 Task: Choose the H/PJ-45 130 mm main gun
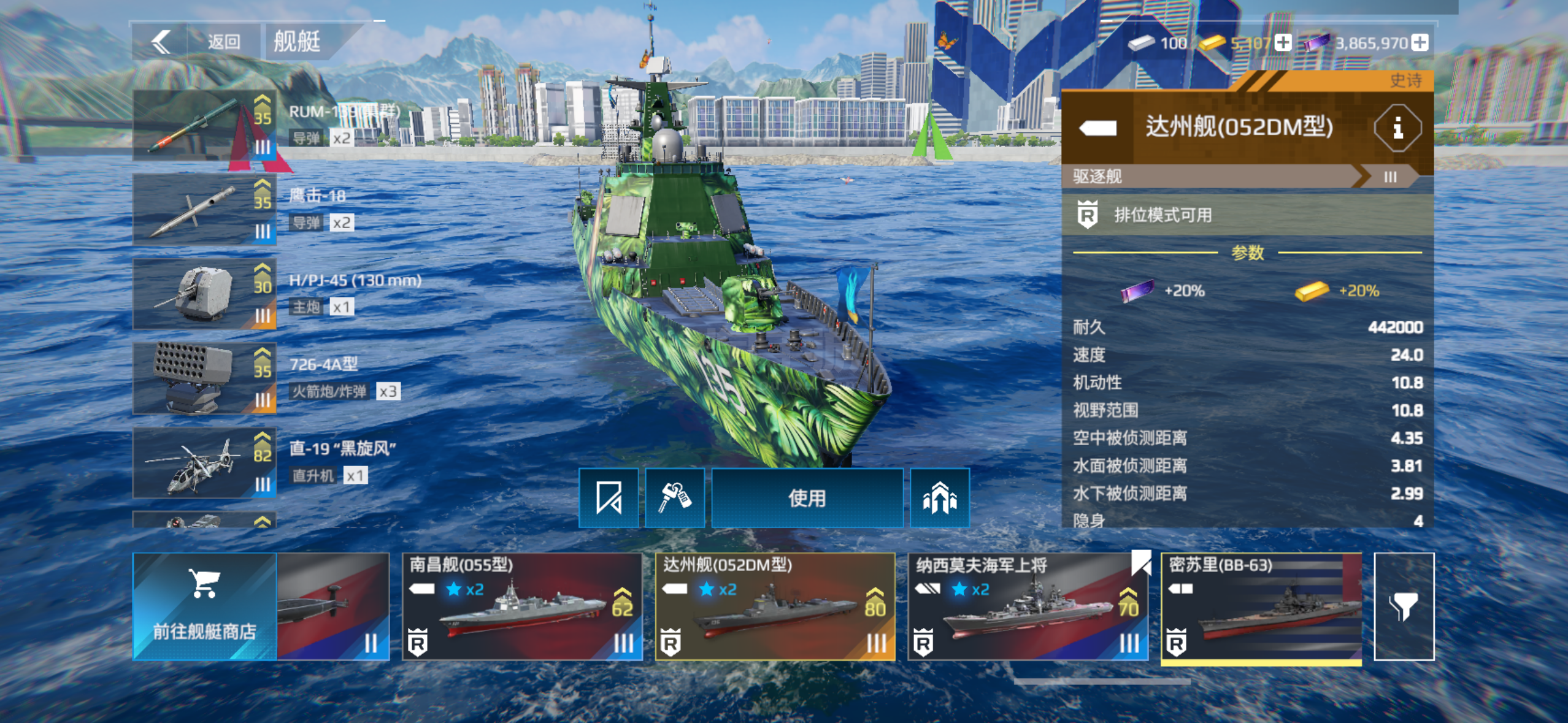[x=204, y=294]
